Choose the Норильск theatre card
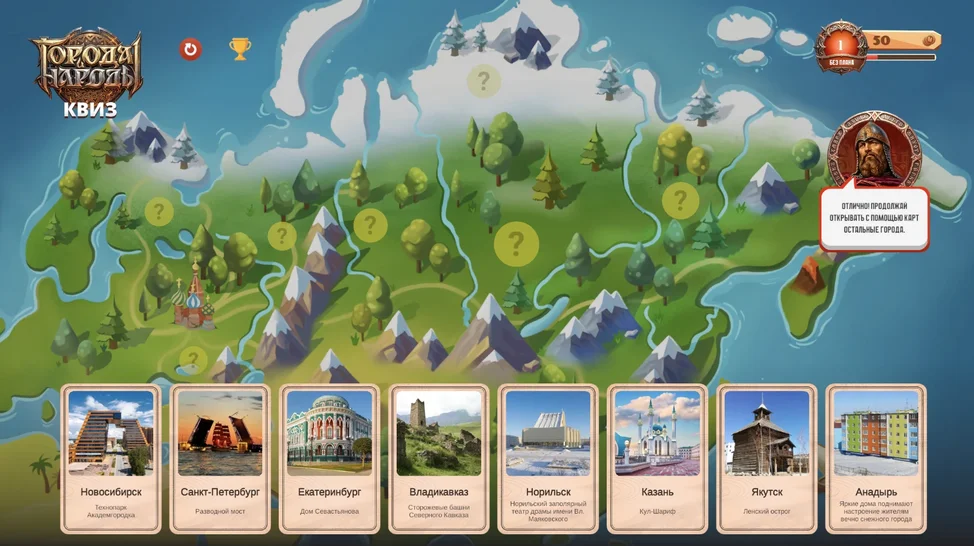This screenshot has width=974, height=546. 548,458
